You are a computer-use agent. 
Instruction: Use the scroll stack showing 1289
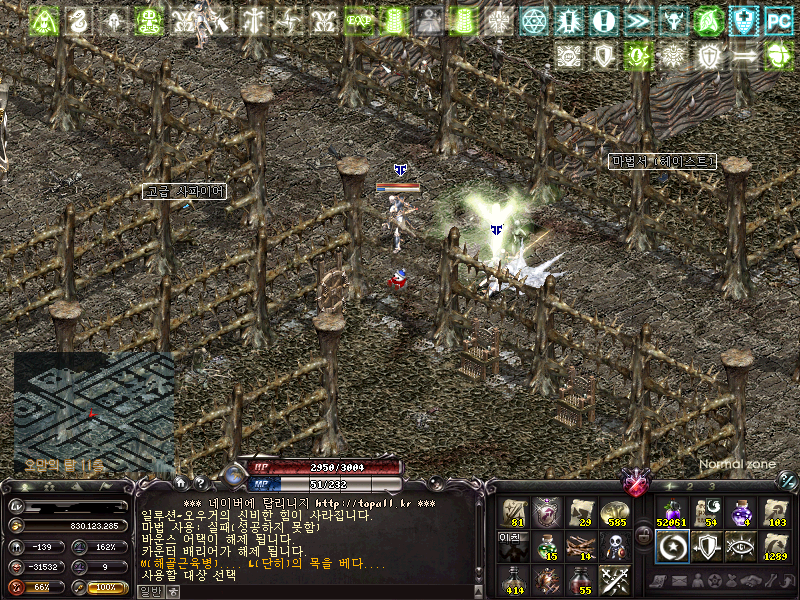tap(775, 546)
